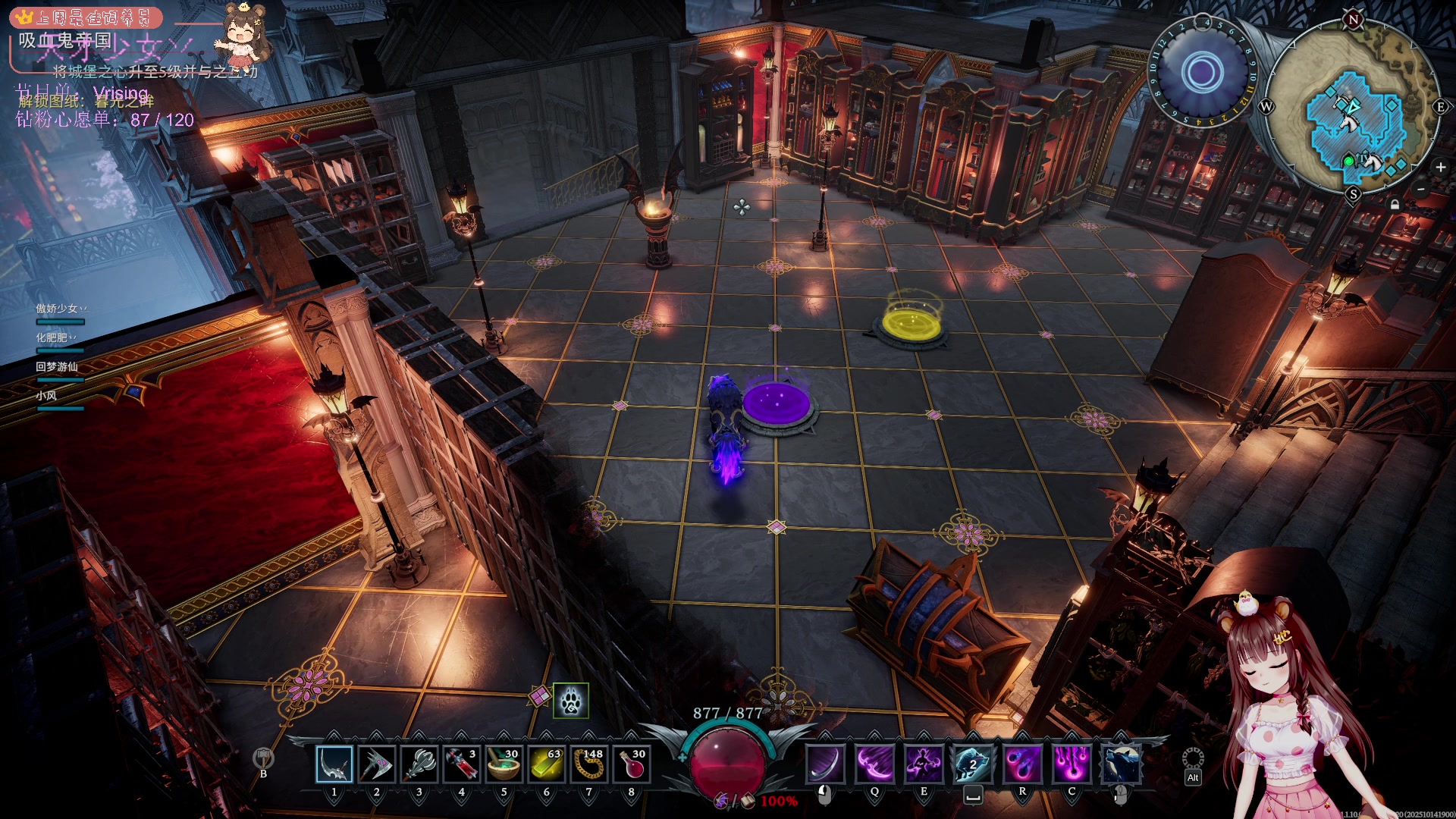
Task: Click the wolf paw form buff icon
Action: click(571, 701)
